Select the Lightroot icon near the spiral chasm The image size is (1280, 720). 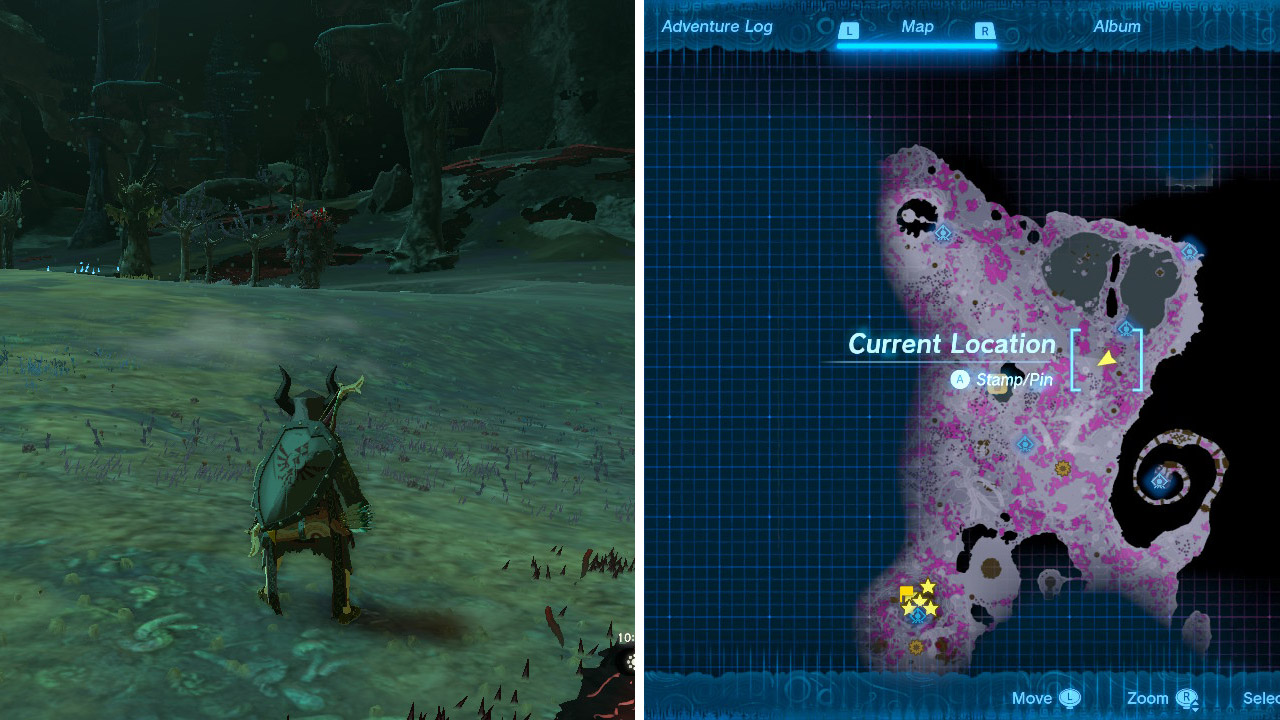pyautogui.click(x=1159, y=480)
